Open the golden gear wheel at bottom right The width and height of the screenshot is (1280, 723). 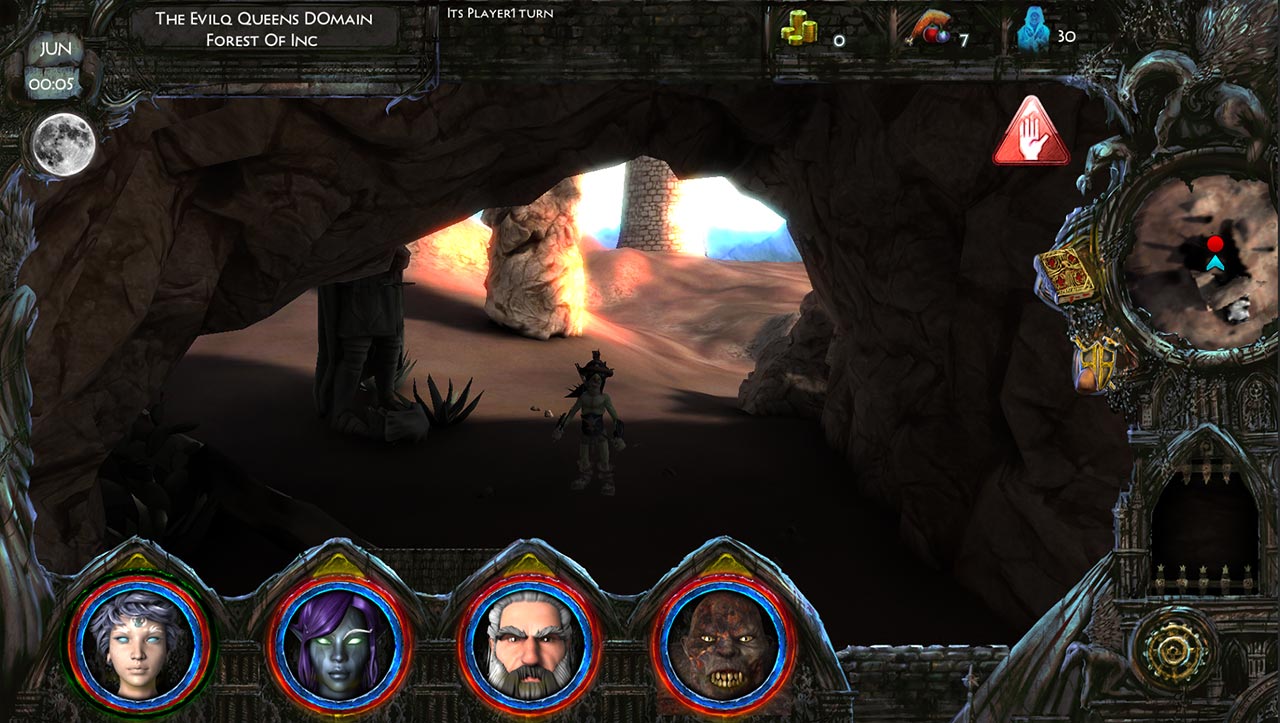[1175, 649]
